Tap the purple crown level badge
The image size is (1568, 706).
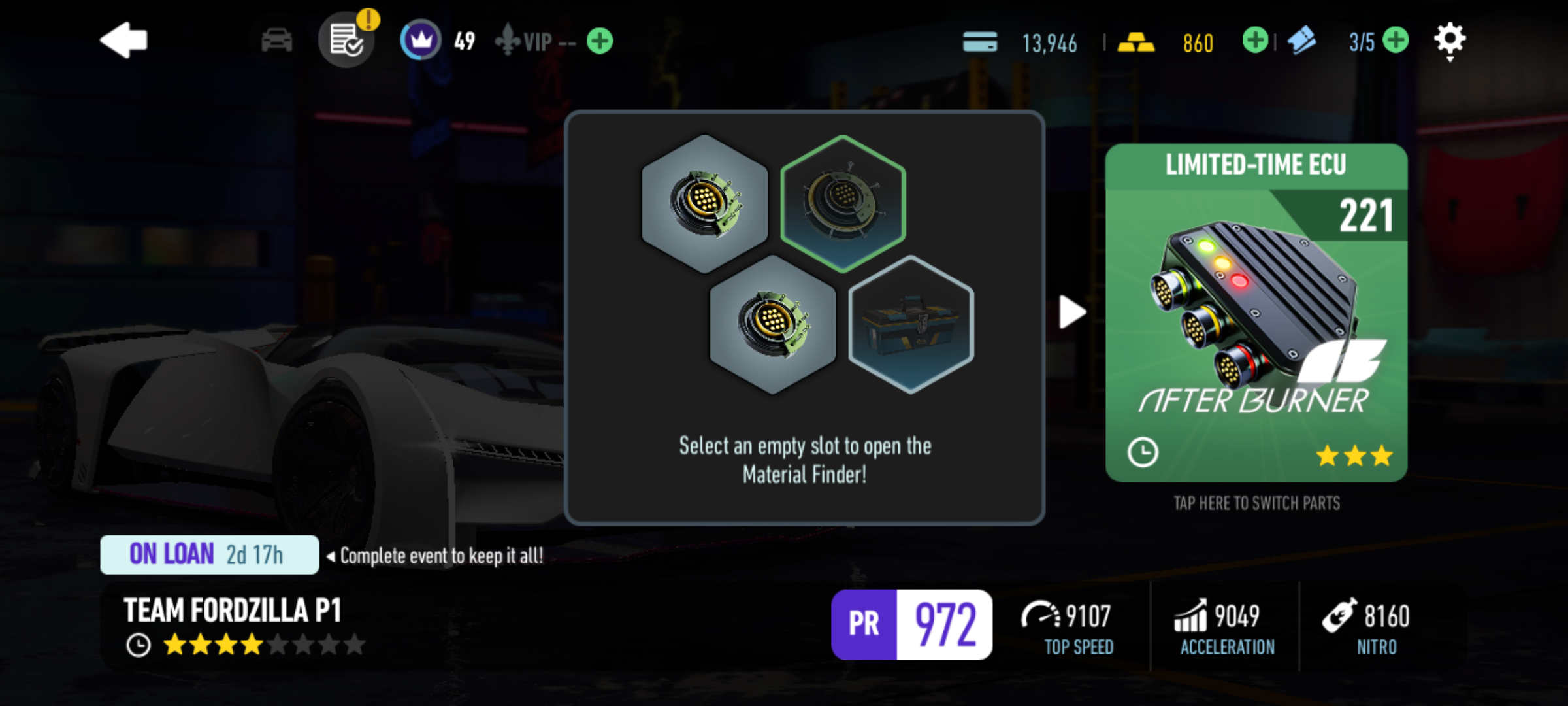pos(421,41)
